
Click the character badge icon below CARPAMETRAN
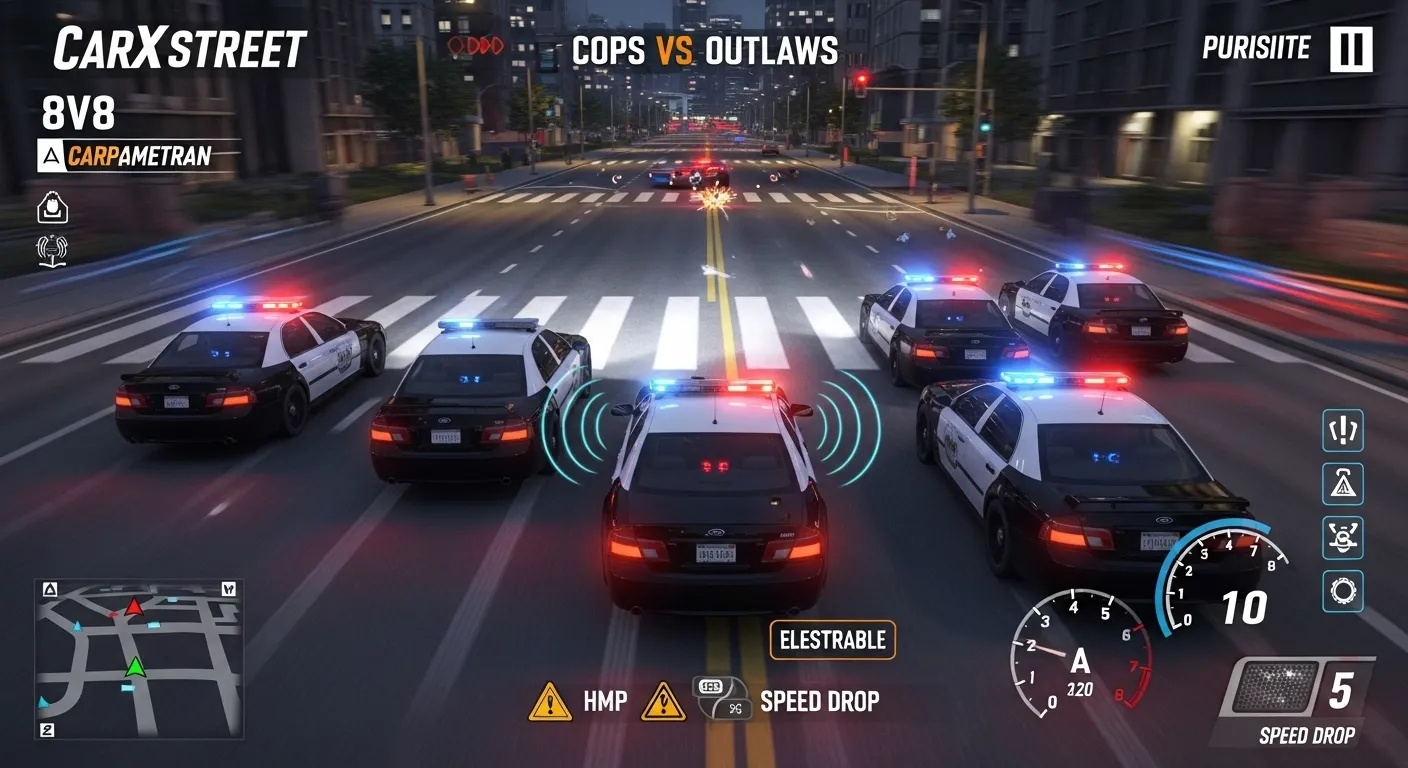tap(50, 207)
